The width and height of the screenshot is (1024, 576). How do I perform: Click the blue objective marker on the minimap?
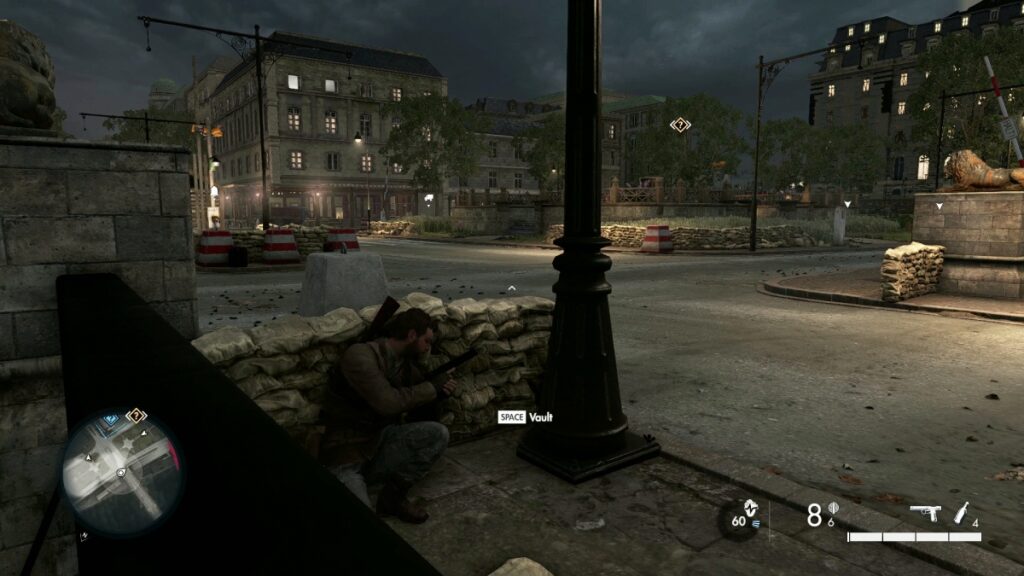[x=112, y=418]
